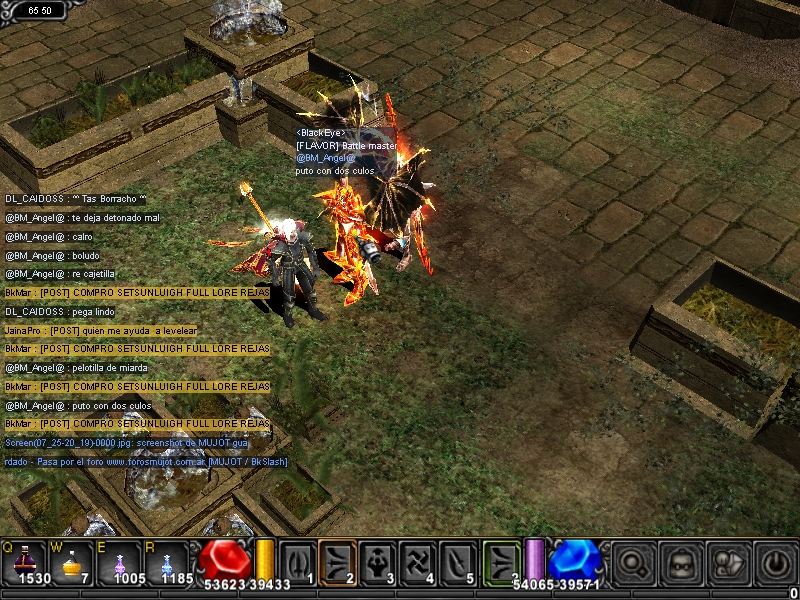Use the blue potion in slot R
800x600 pixels.
click(x=167, y=562)
